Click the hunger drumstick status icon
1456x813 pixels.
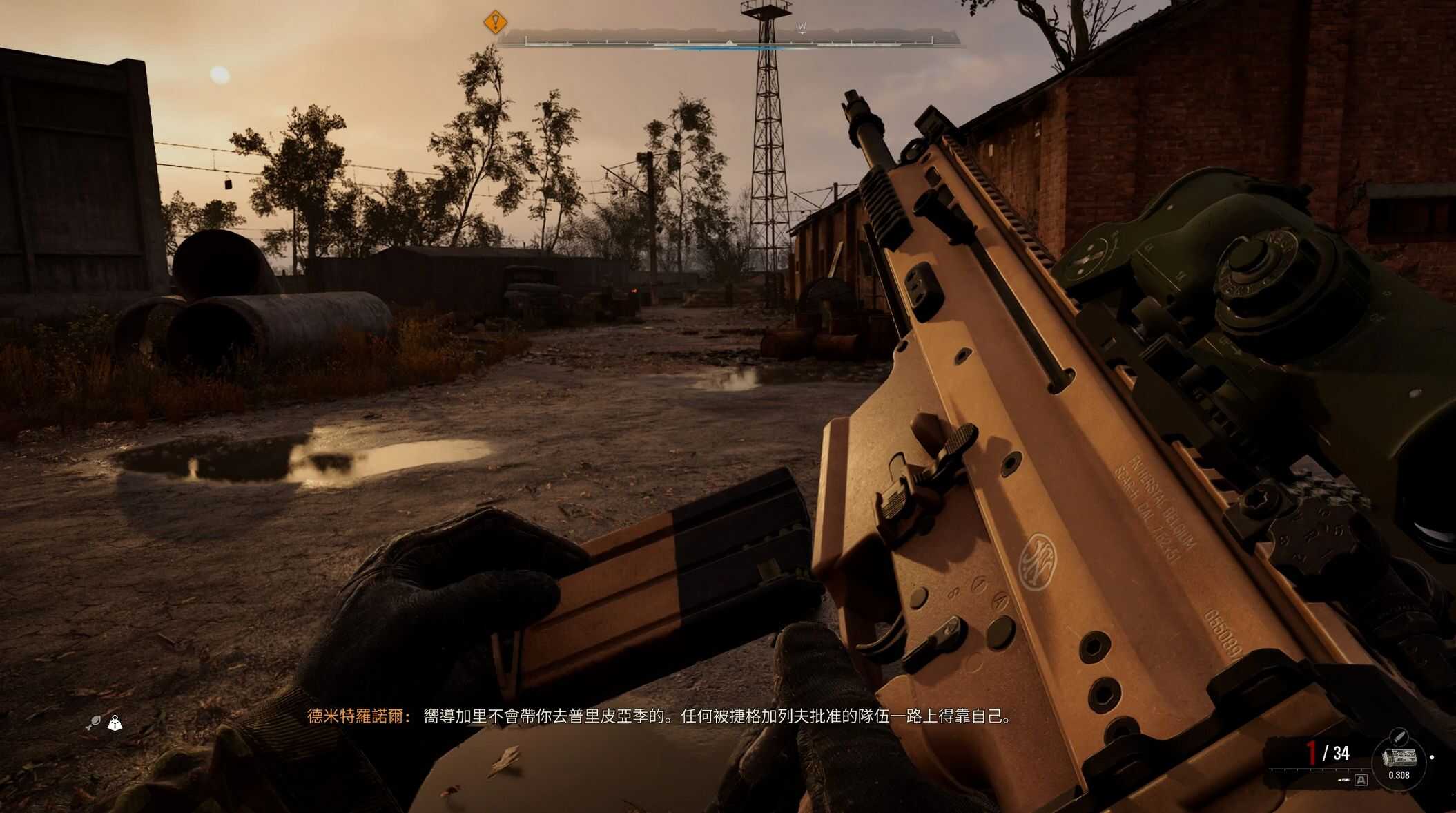coord(94,723)
